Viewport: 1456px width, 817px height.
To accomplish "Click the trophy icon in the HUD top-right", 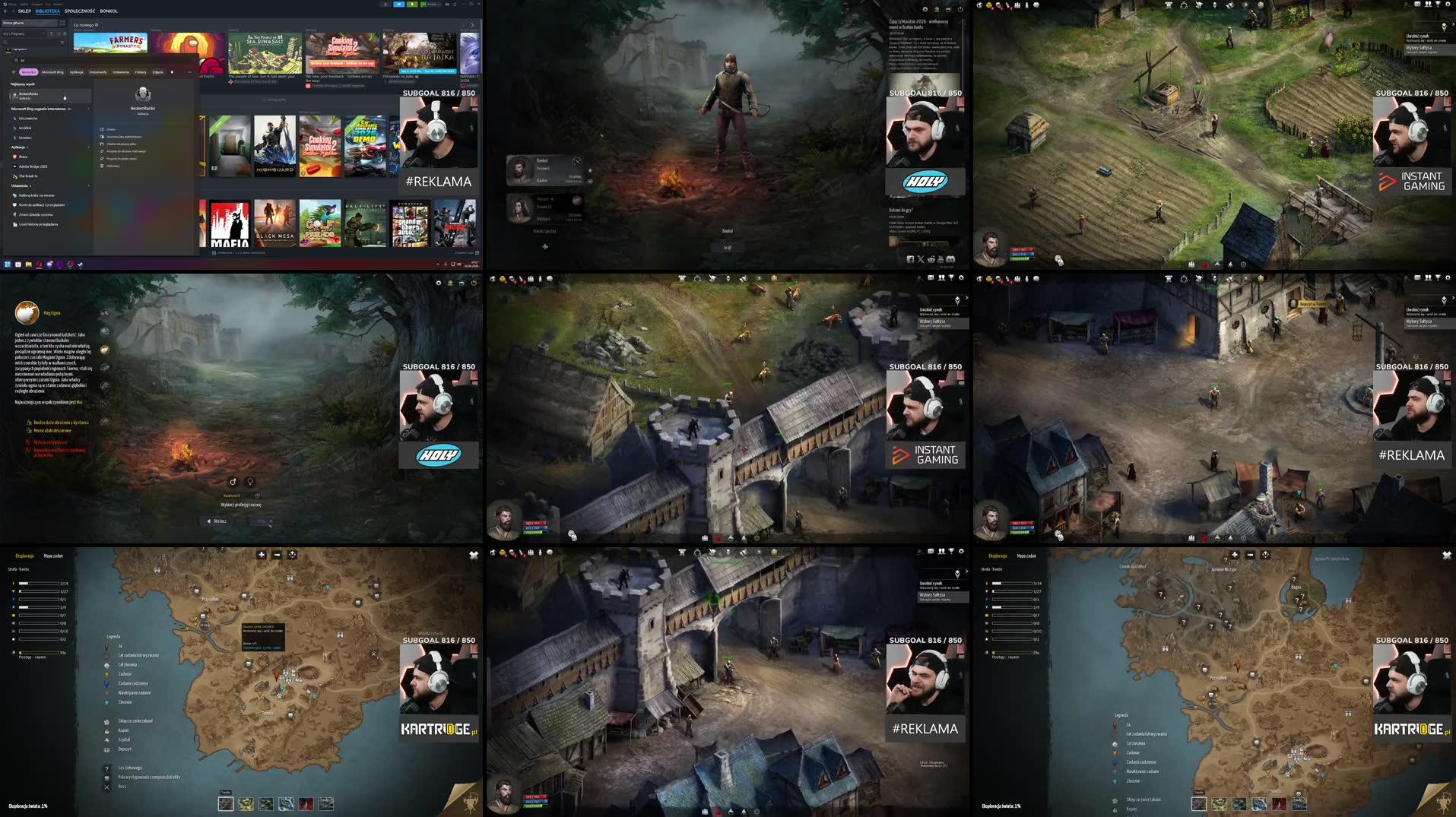I will (x=951, y=278).
